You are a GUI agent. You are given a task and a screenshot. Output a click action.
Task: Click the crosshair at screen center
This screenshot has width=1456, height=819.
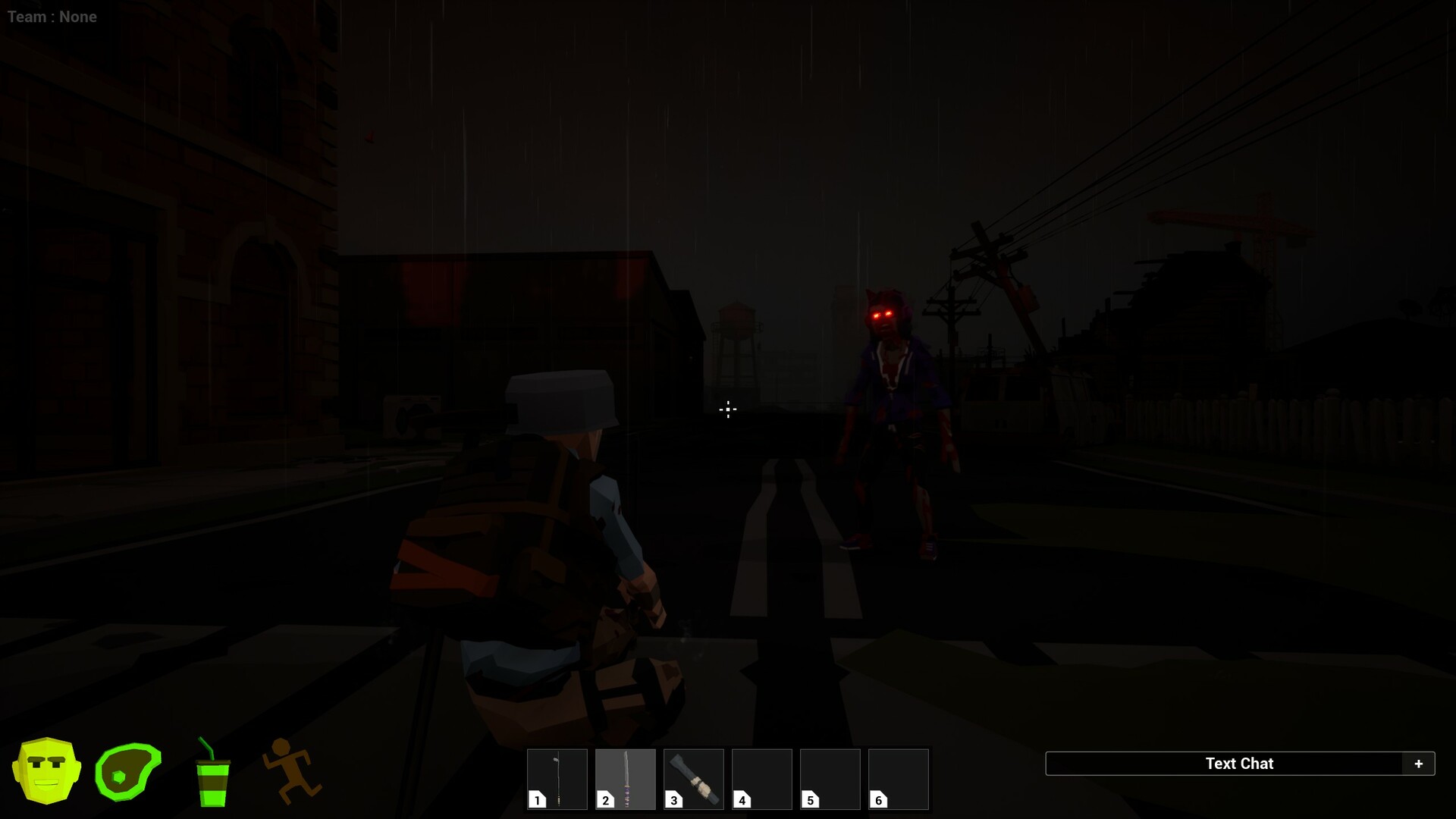(727, 409)
